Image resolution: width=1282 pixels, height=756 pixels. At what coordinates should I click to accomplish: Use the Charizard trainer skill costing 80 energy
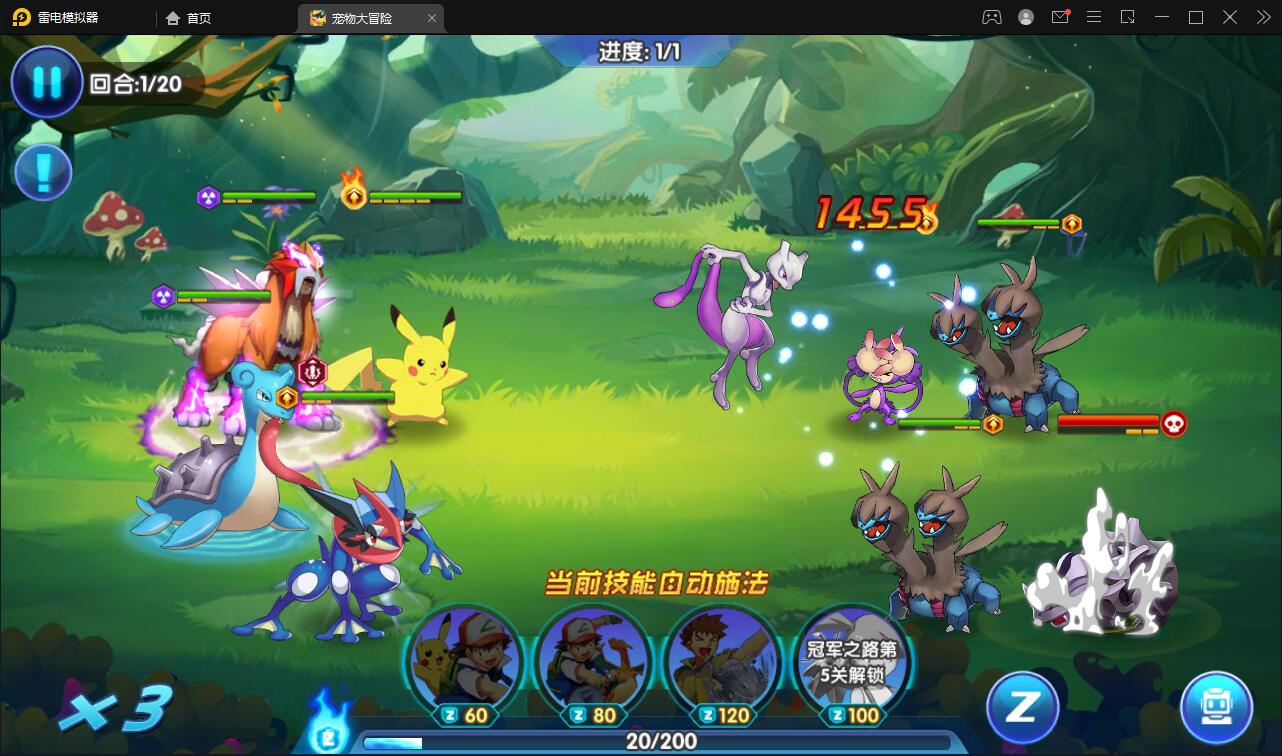coord(593,665)
